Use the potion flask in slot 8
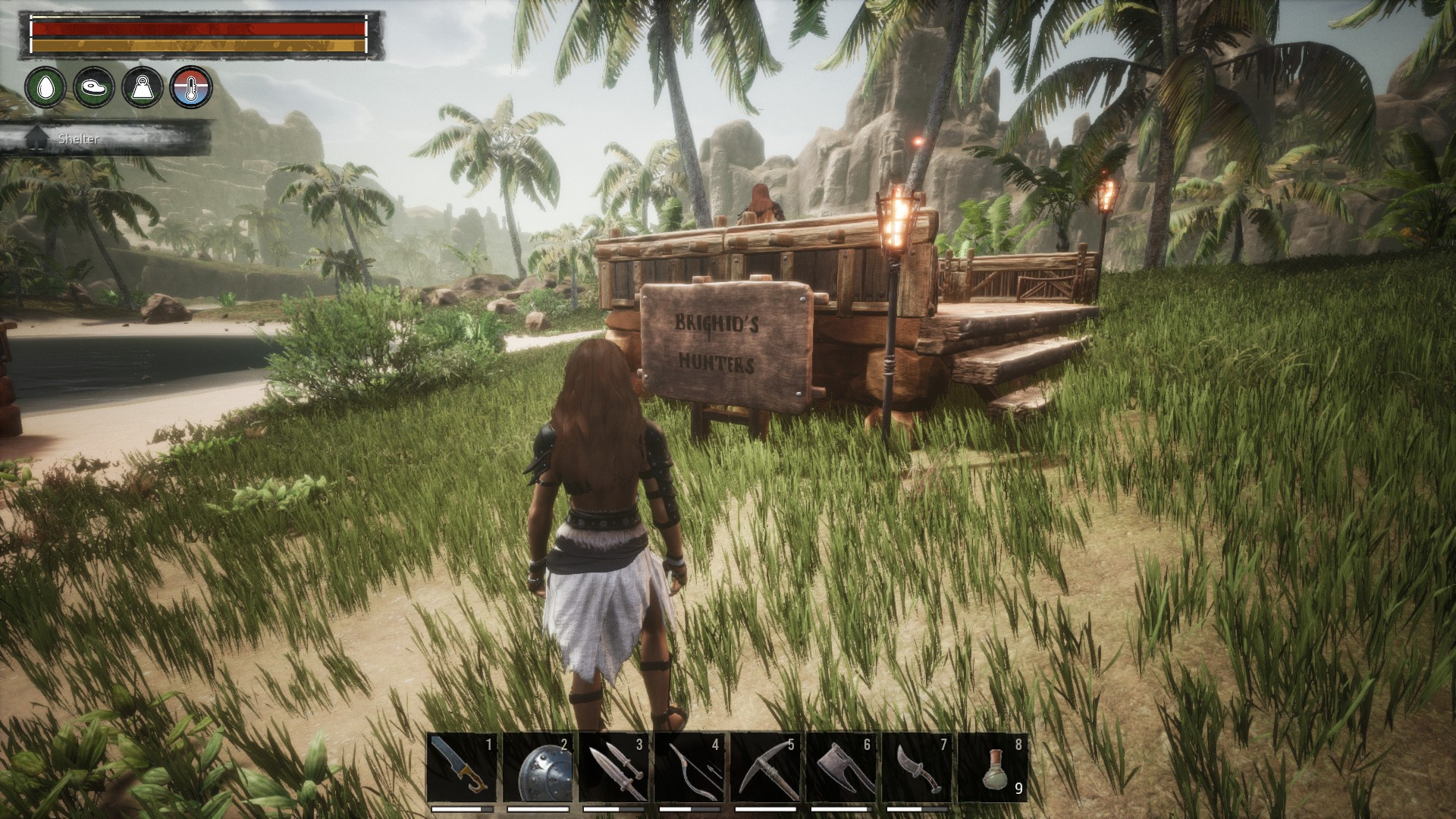This screenshot has width=1456, height=819. pos(993,767)
